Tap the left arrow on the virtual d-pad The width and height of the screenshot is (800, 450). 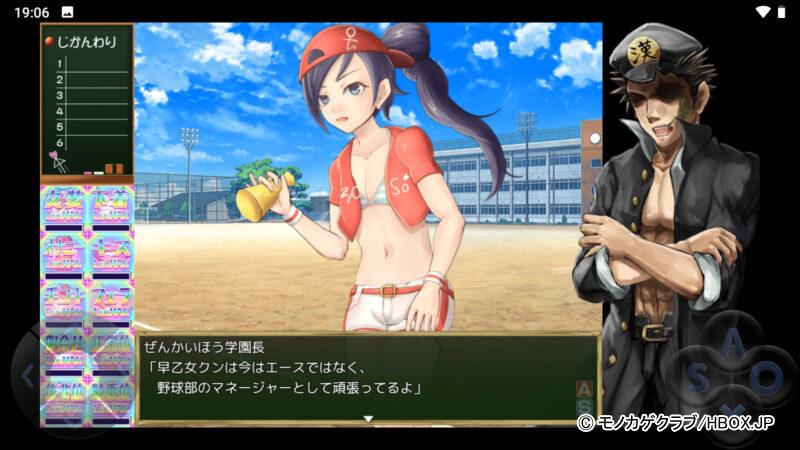28,376
